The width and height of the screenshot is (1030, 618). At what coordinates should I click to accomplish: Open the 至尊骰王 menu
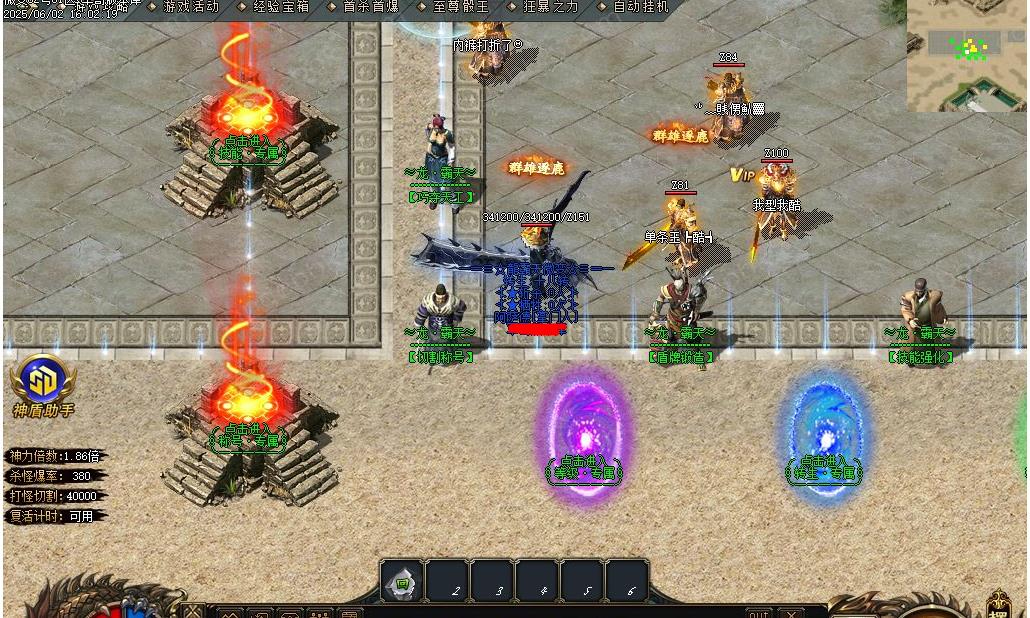[x=460, y=6]
